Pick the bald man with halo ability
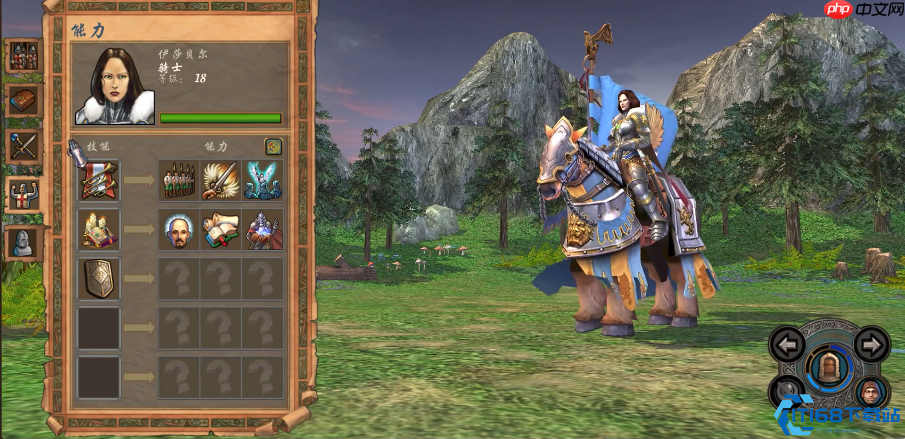Viewport: 905px width, 439px height. 179,229
